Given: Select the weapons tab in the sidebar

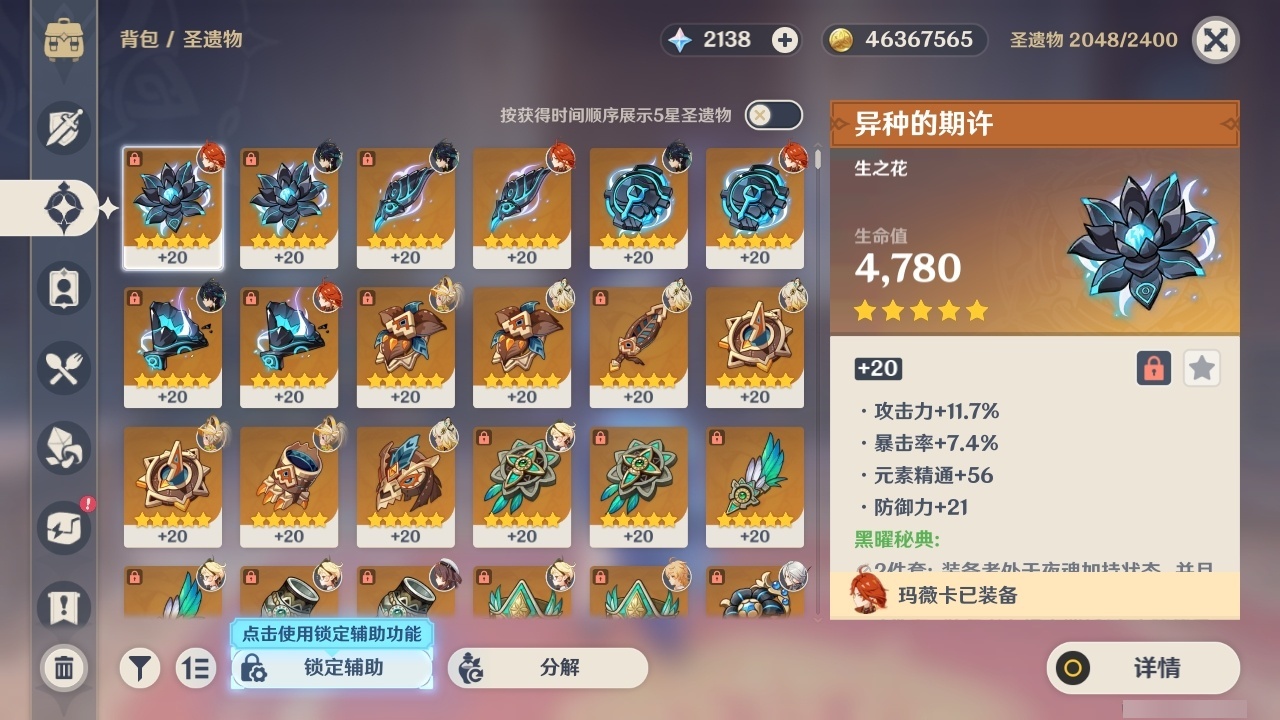Looking at the screenshot, I should (x=63, y=128).
